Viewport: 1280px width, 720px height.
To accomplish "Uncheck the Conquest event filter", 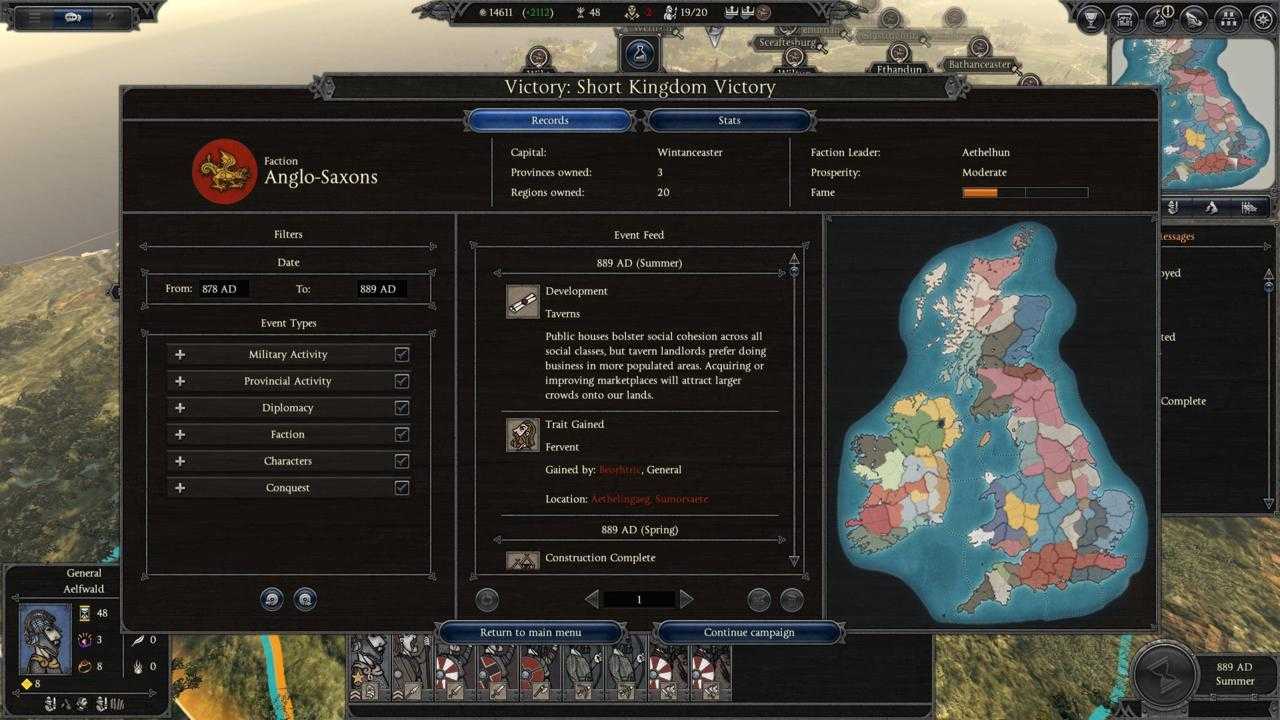I will tap(402, 488).
